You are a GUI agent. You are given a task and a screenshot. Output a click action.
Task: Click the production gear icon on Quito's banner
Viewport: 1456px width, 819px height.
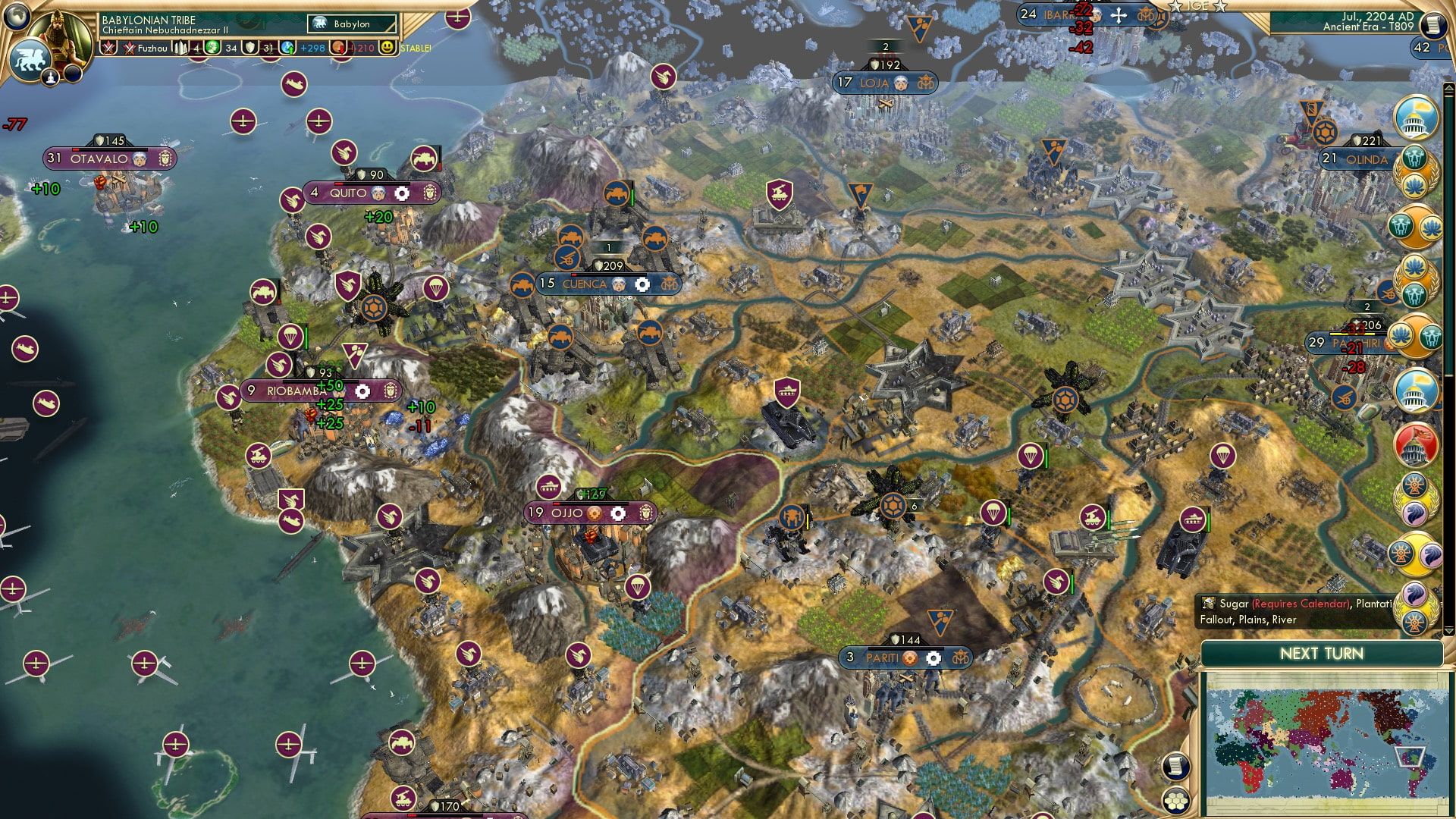pyautogui.click(x=403, y=193)
